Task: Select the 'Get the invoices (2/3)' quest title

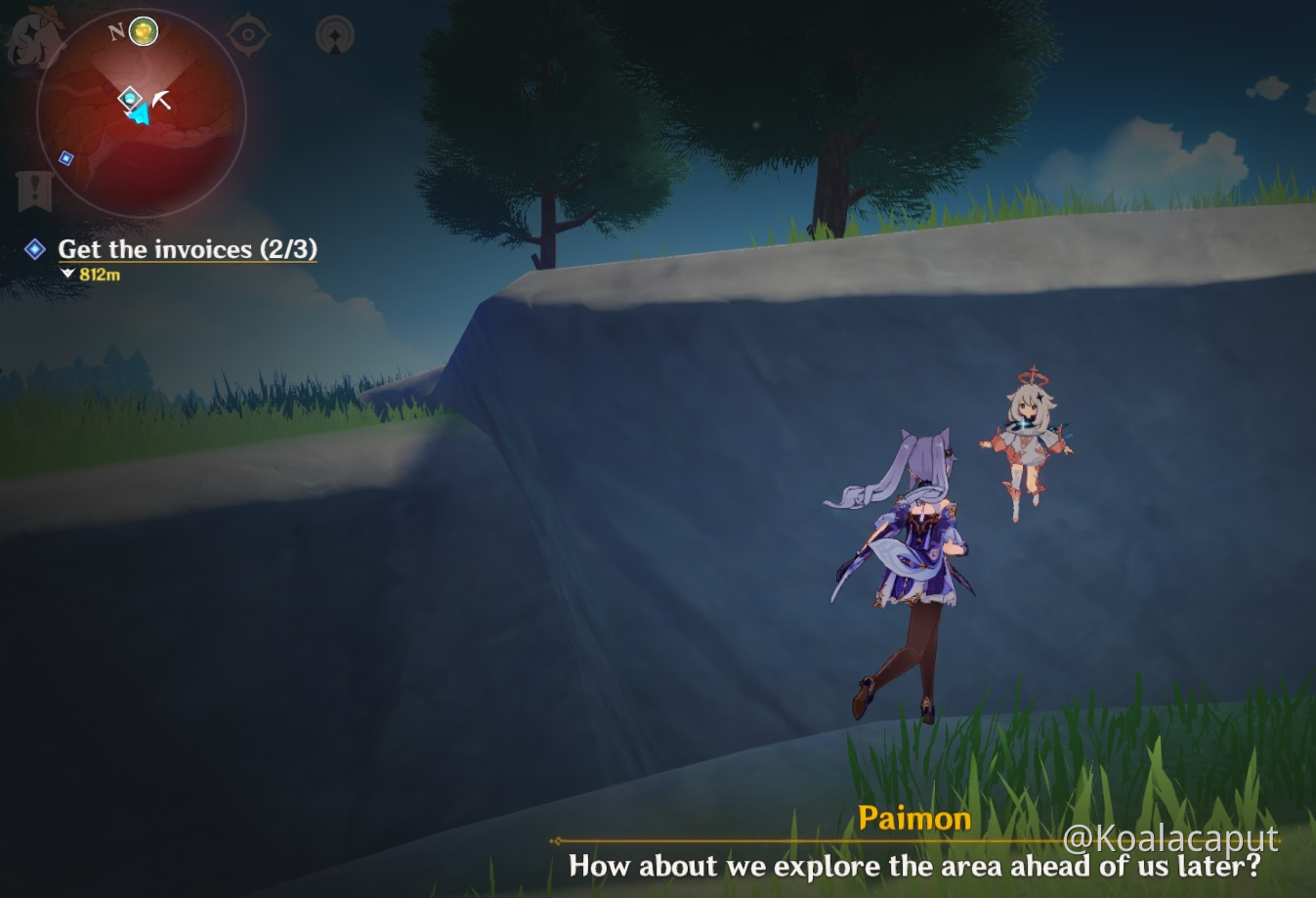Action: coord(188,250)
